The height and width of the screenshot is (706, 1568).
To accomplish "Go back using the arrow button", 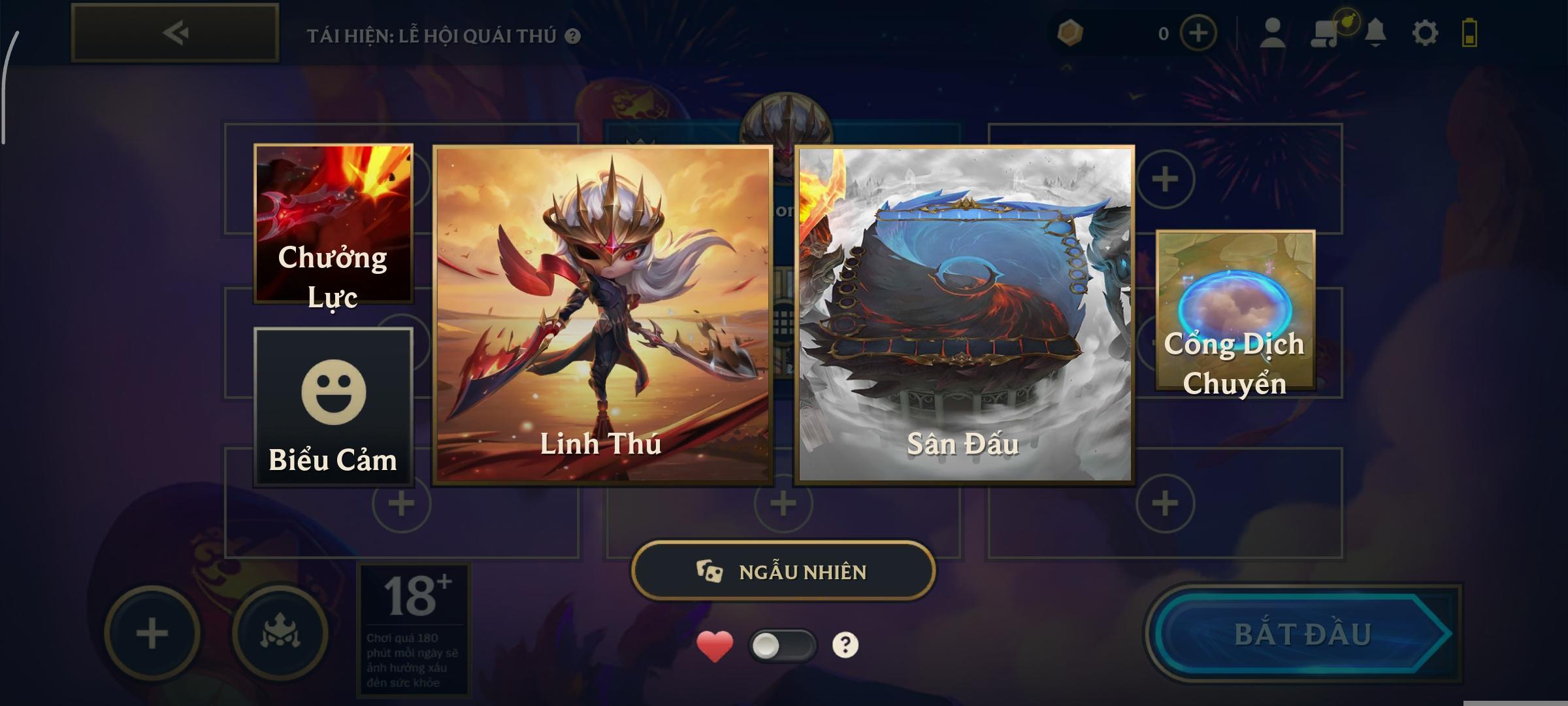I will point(175,33).
